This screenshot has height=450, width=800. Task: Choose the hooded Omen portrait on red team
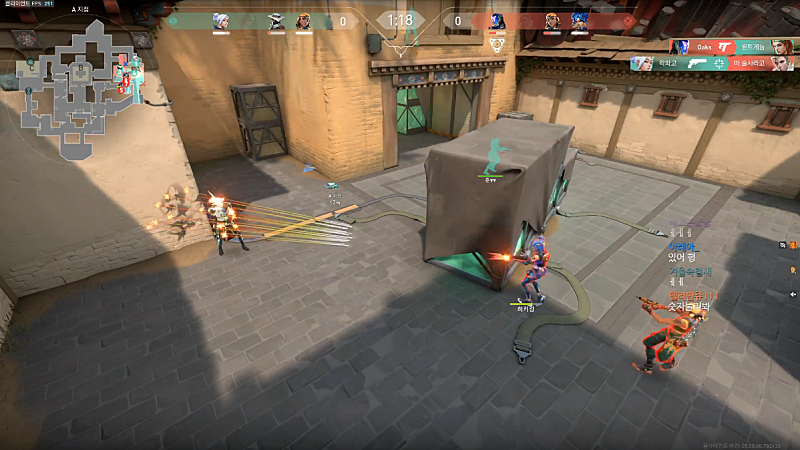[497, 20]
